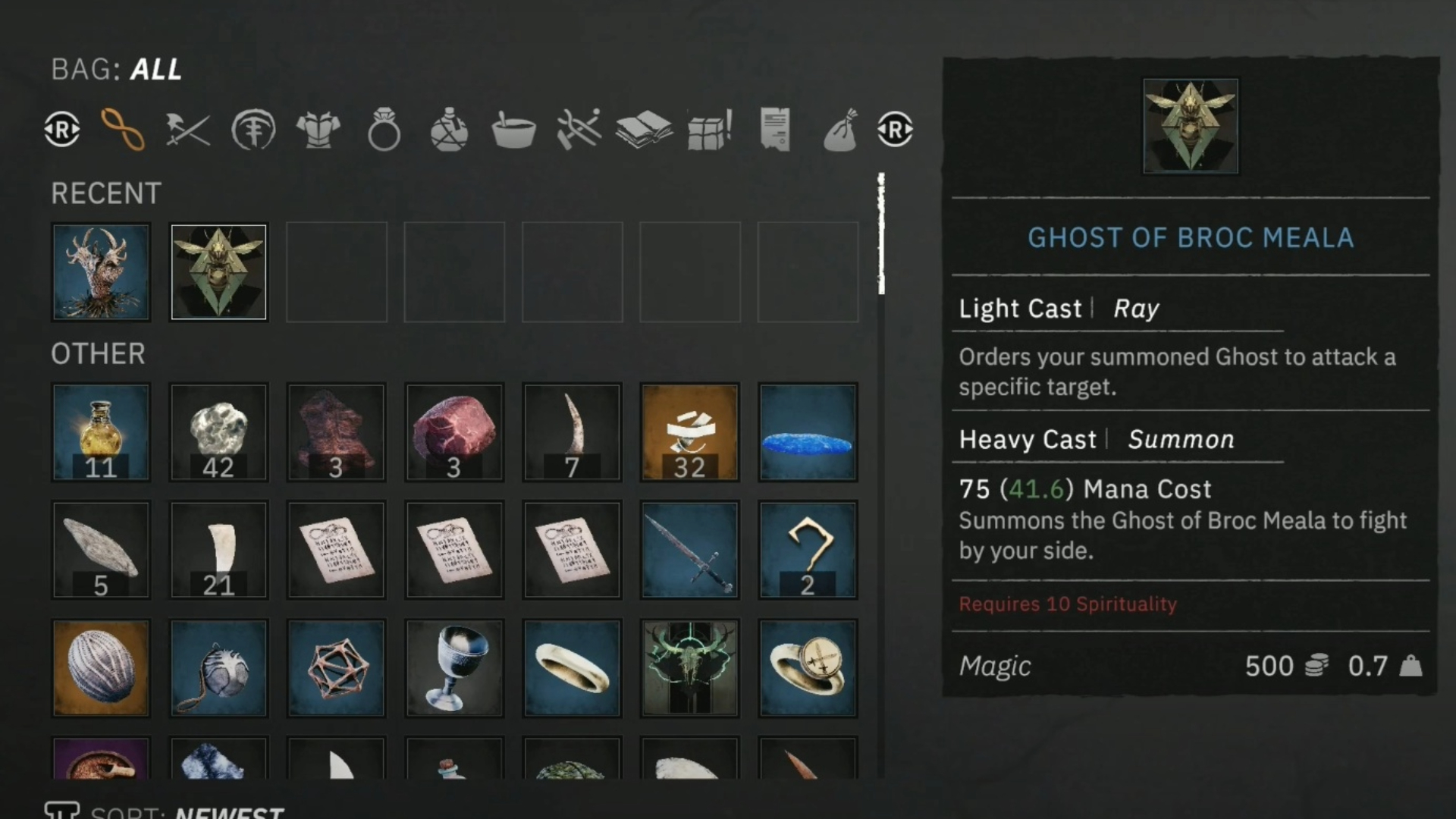Image resolution: width=1456 pixels, height=819 pixels.
Task: Choose the antlered tree creature item in Recent
Action: point(101,272)
